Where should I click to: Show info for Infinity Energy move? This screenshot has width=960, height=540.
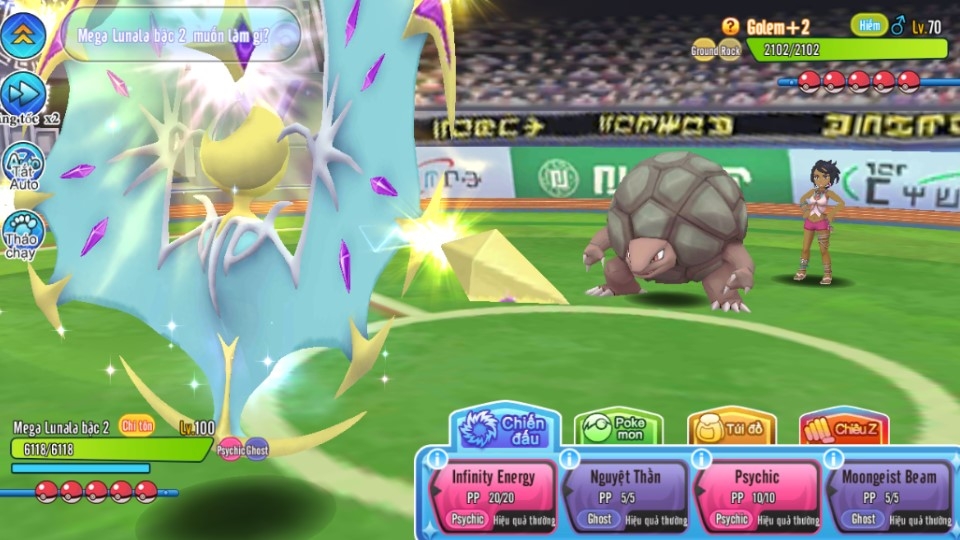[x=437, y=459]
